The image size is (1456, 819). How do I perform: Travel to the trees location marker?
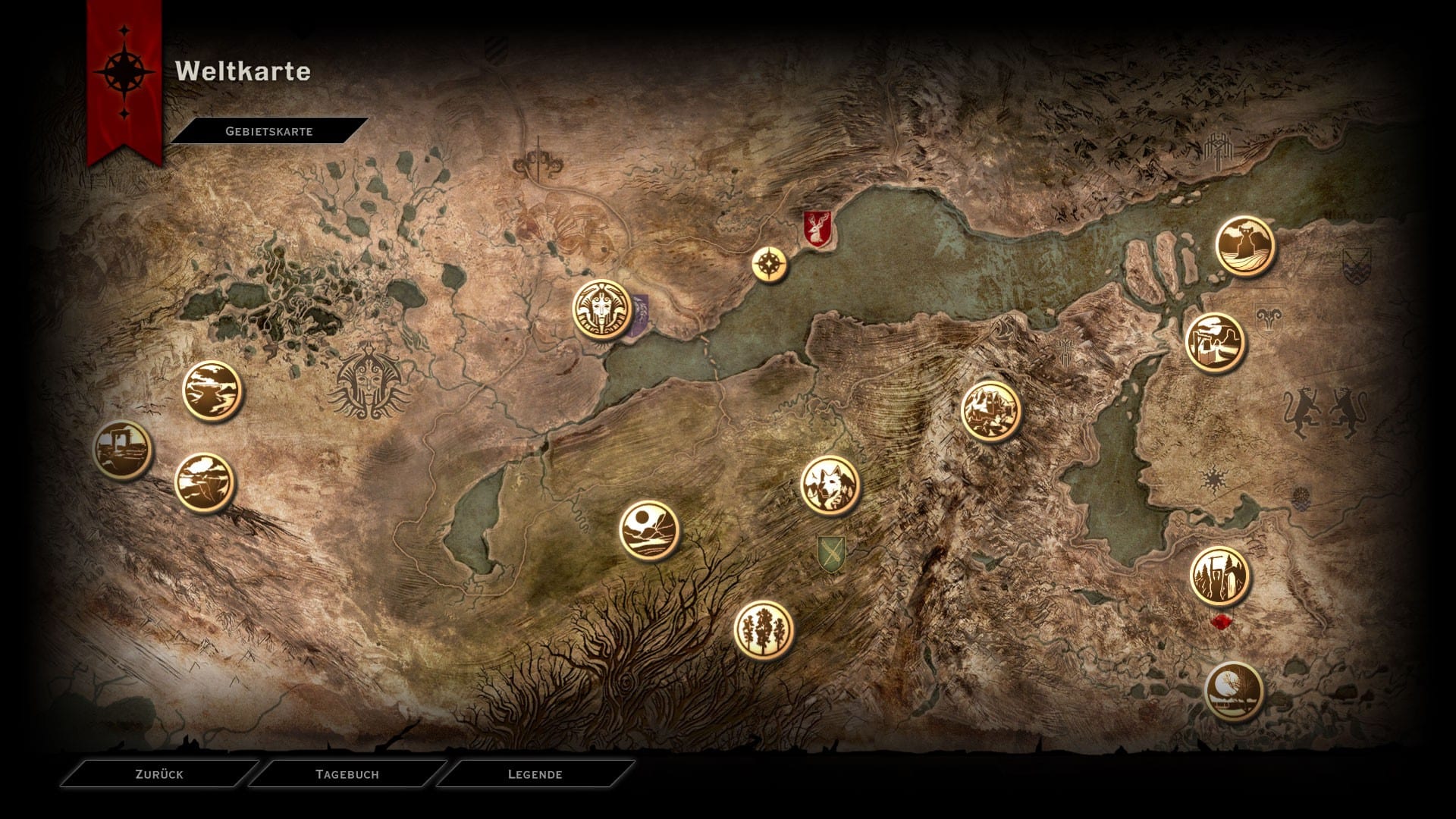coord(764,629)
